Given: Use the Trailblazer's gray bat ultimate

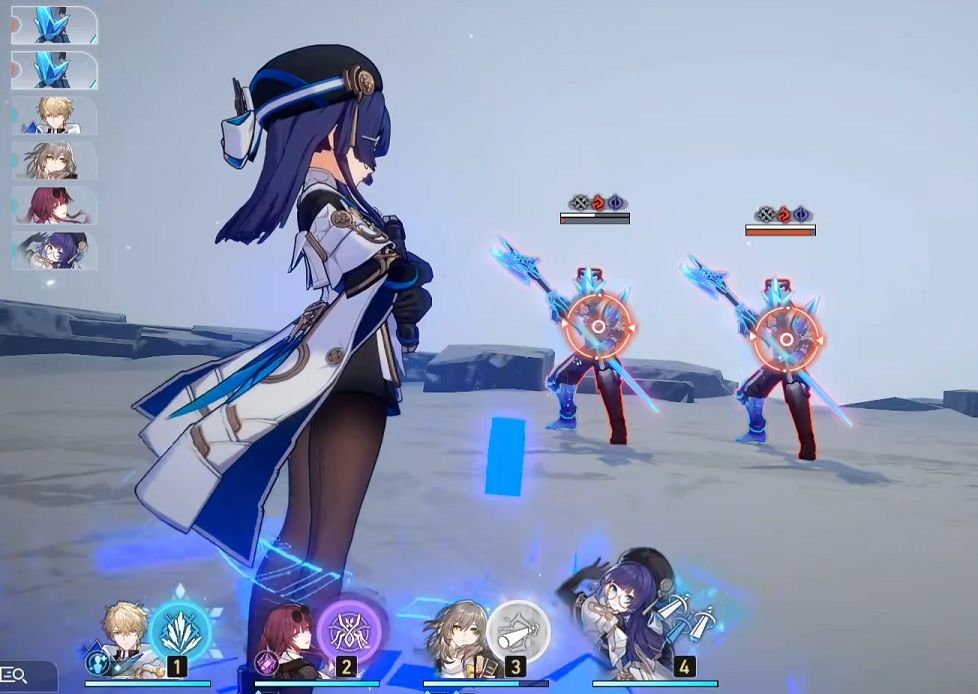Looking at the screenshot, I should point(519,629).
